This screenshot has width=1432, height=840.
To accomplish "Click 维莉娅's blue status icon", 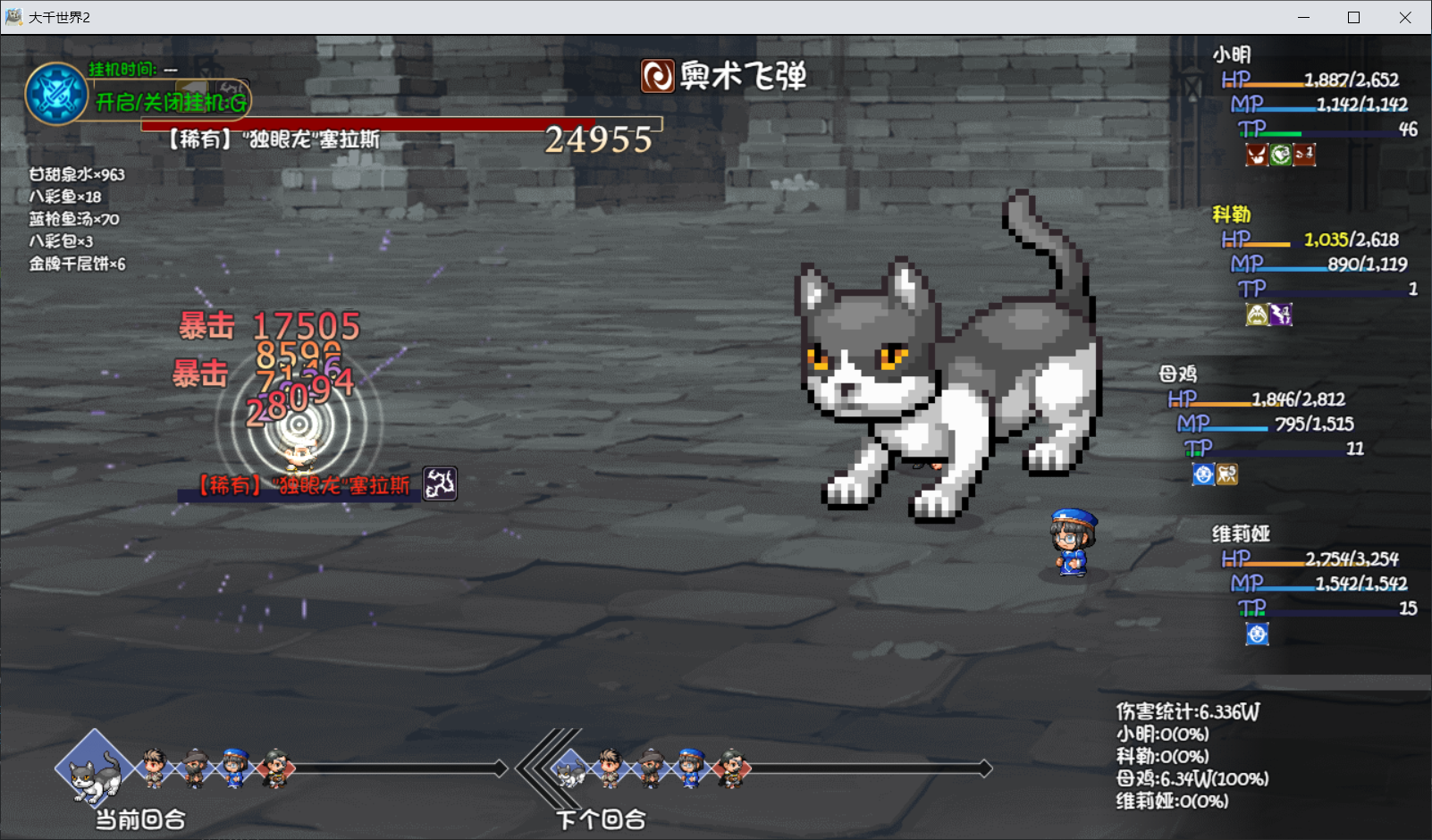I will click(x=1256, y=634).
